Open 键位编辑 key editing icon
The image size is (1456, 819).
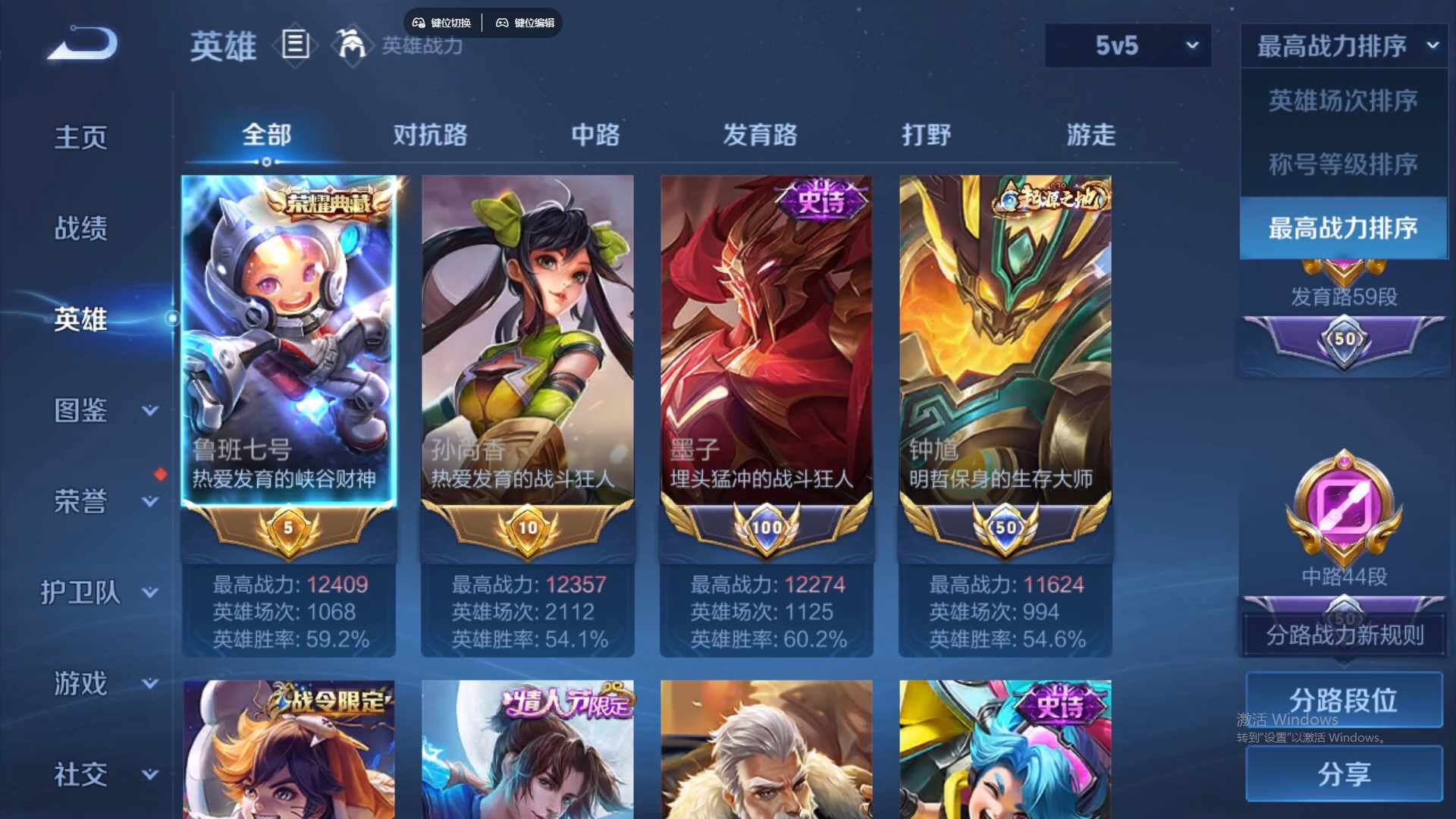(x=503, y=22)
